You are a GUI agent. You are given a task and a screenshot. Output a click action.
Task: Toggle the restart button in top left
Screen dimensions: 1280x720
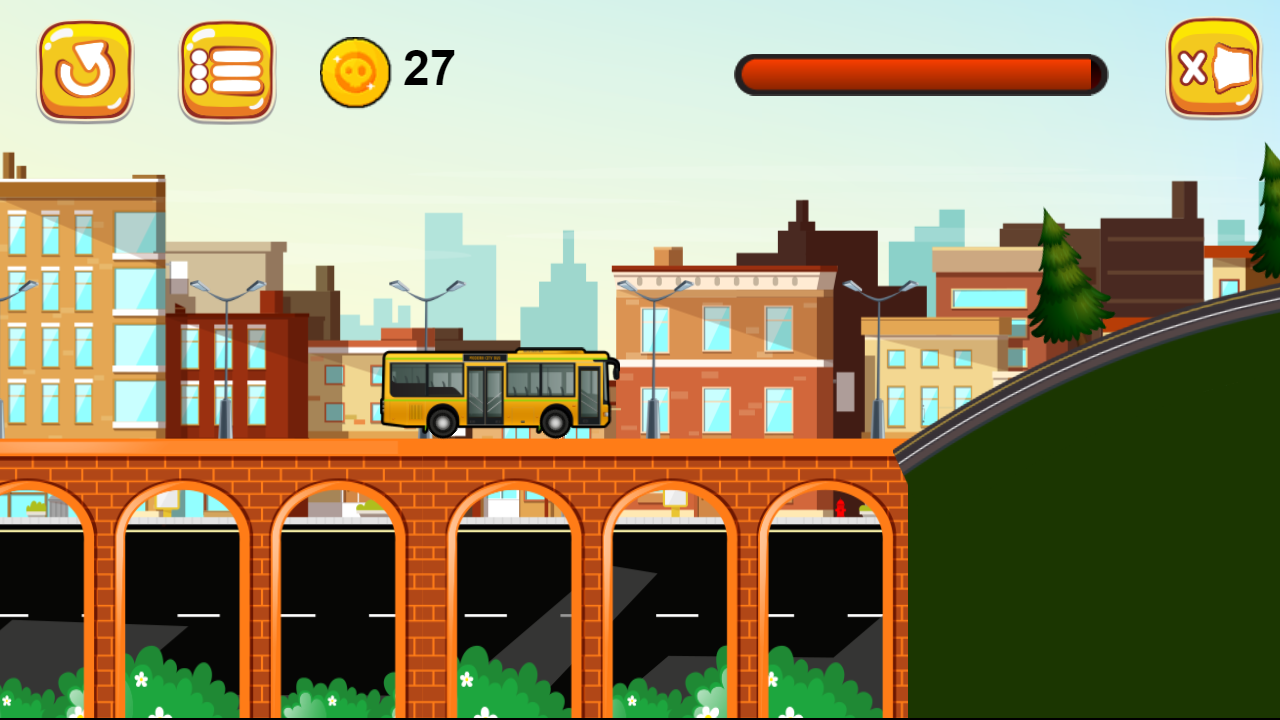pos(85,68)
